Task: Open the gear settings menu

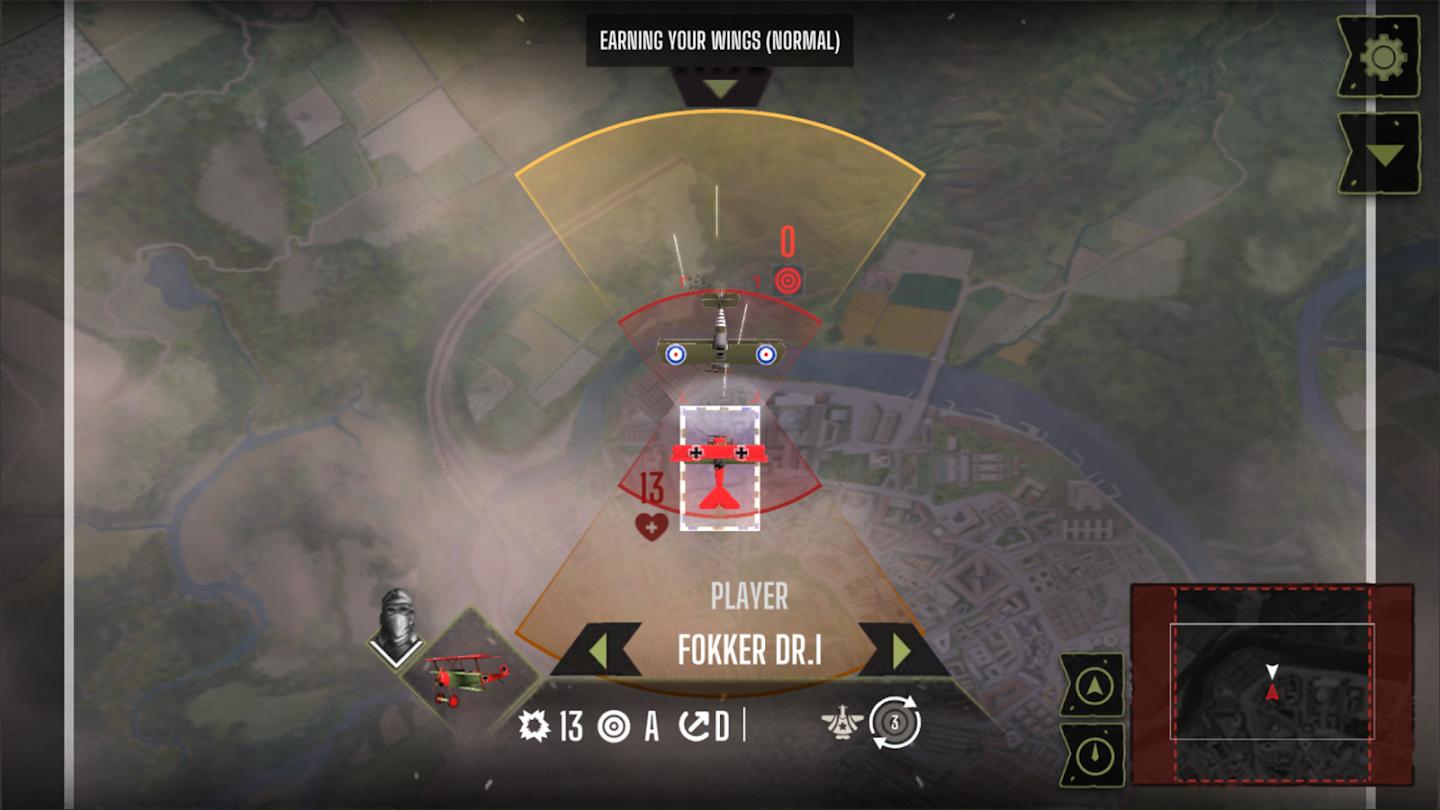Action: click(1382, 57)
